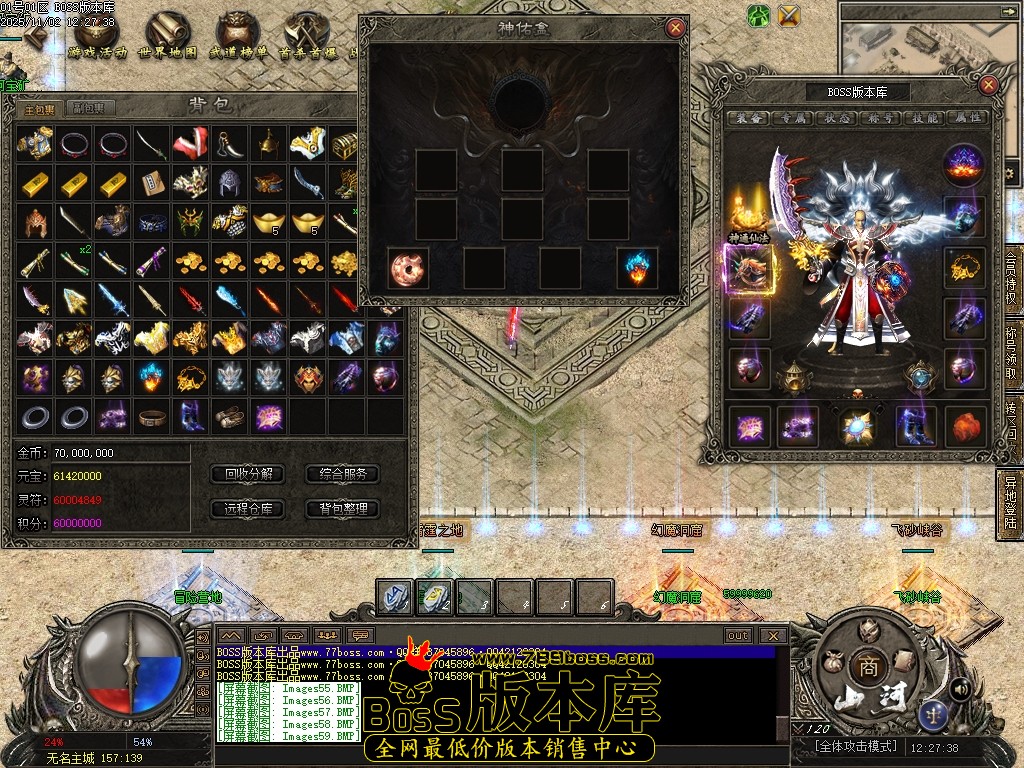The width and height of the screenshot is (1024, 768).
Task: Sort the bag with 背包整理
Action: 343,508
